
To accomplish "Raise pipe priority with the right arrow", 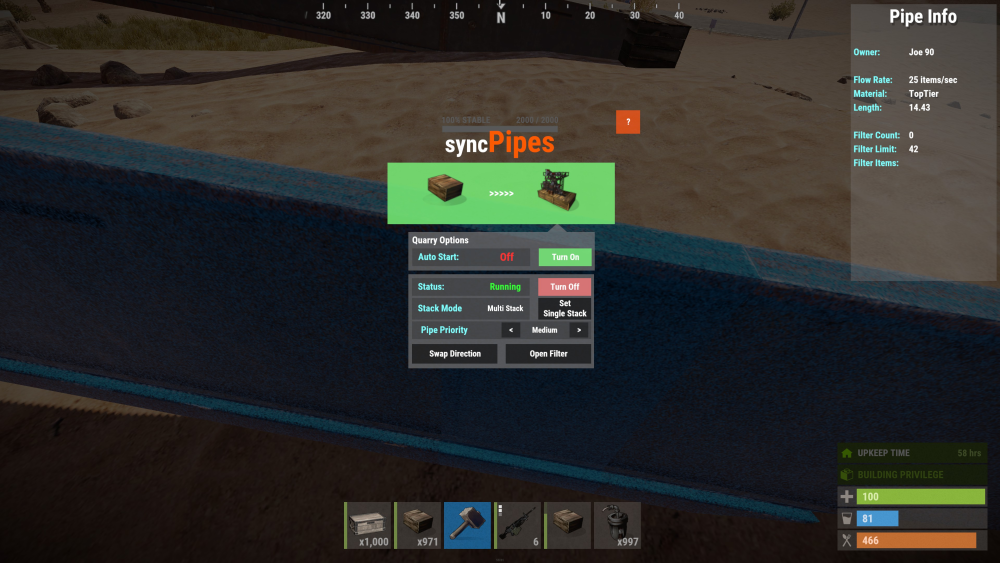I will [579, 330].
